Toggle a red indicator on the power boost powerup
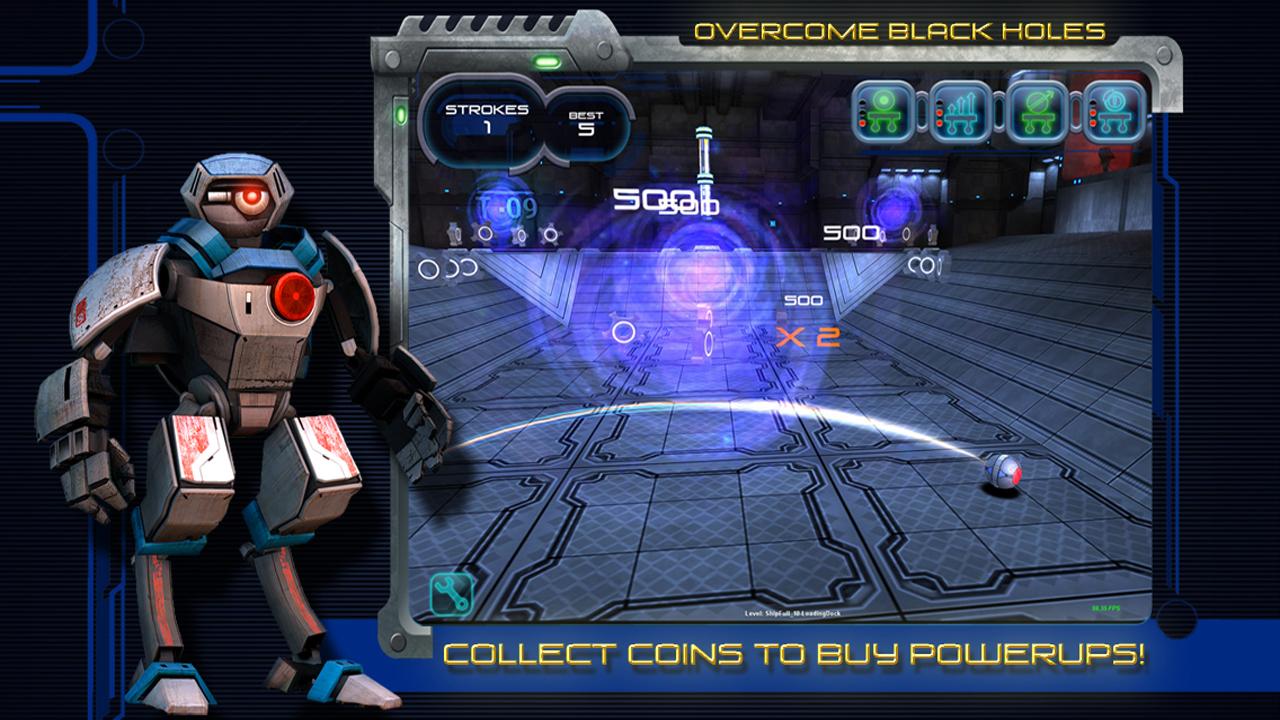The height and width of the screenshot is (720, 1280). click(x=941, y=112)
